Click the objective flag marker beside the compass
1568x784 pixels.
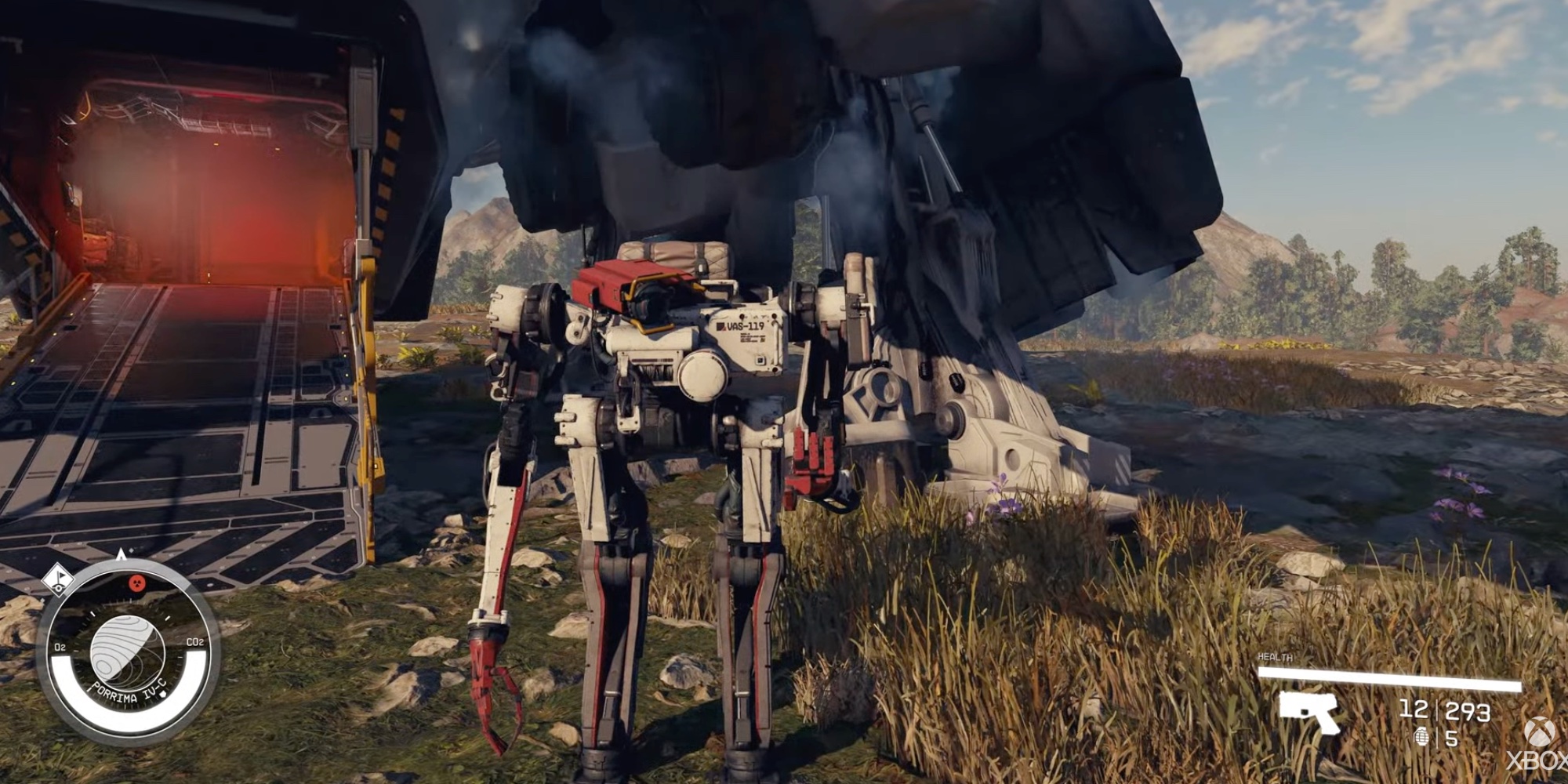click(x=59, y=581)
